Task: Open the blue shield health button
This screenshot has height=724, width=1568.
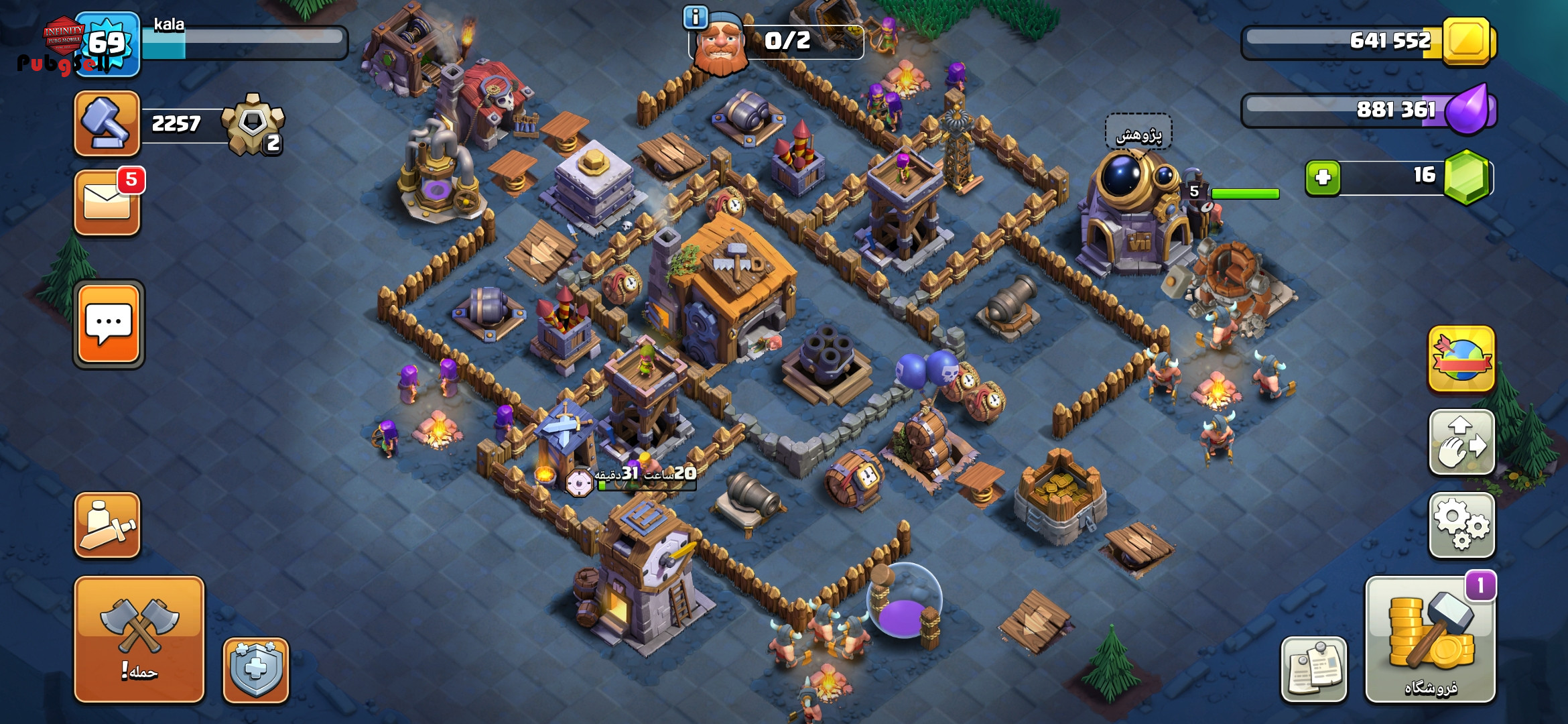Action: click(x=255, y=669)
